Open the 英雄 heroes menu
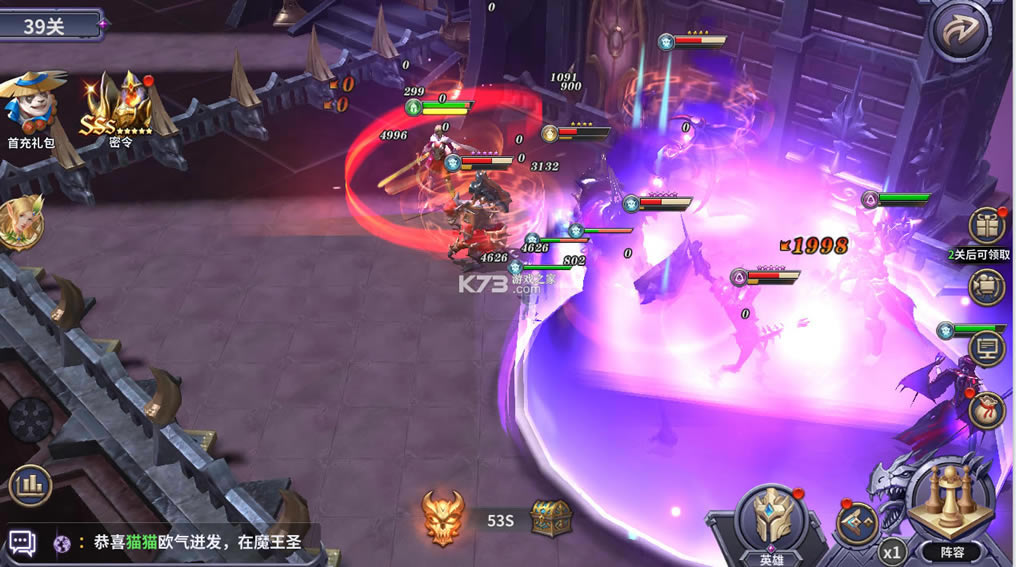The width and height of the screenshot is (1016, 567). point(771,522)
